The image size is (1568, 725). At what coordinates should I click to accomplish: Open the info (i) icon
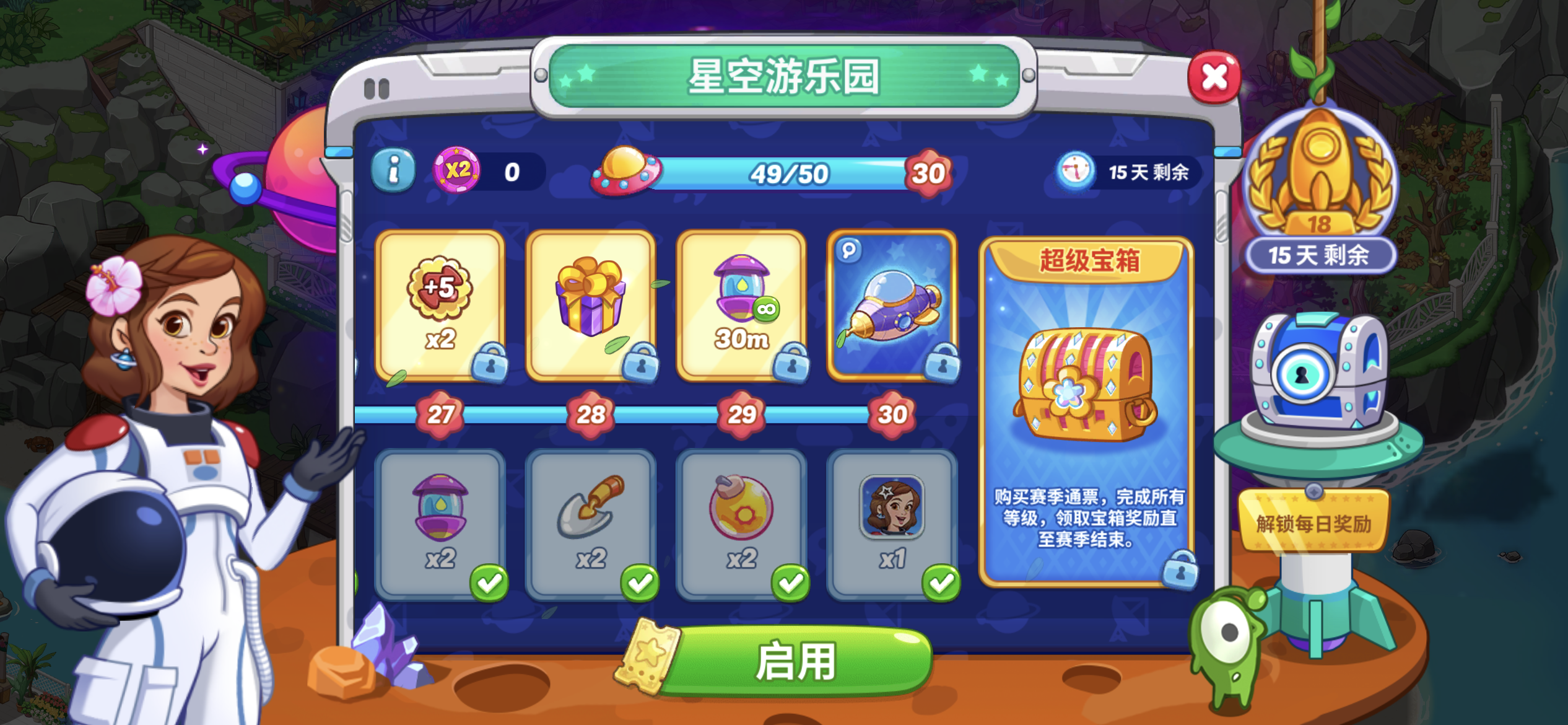[393, 169]
